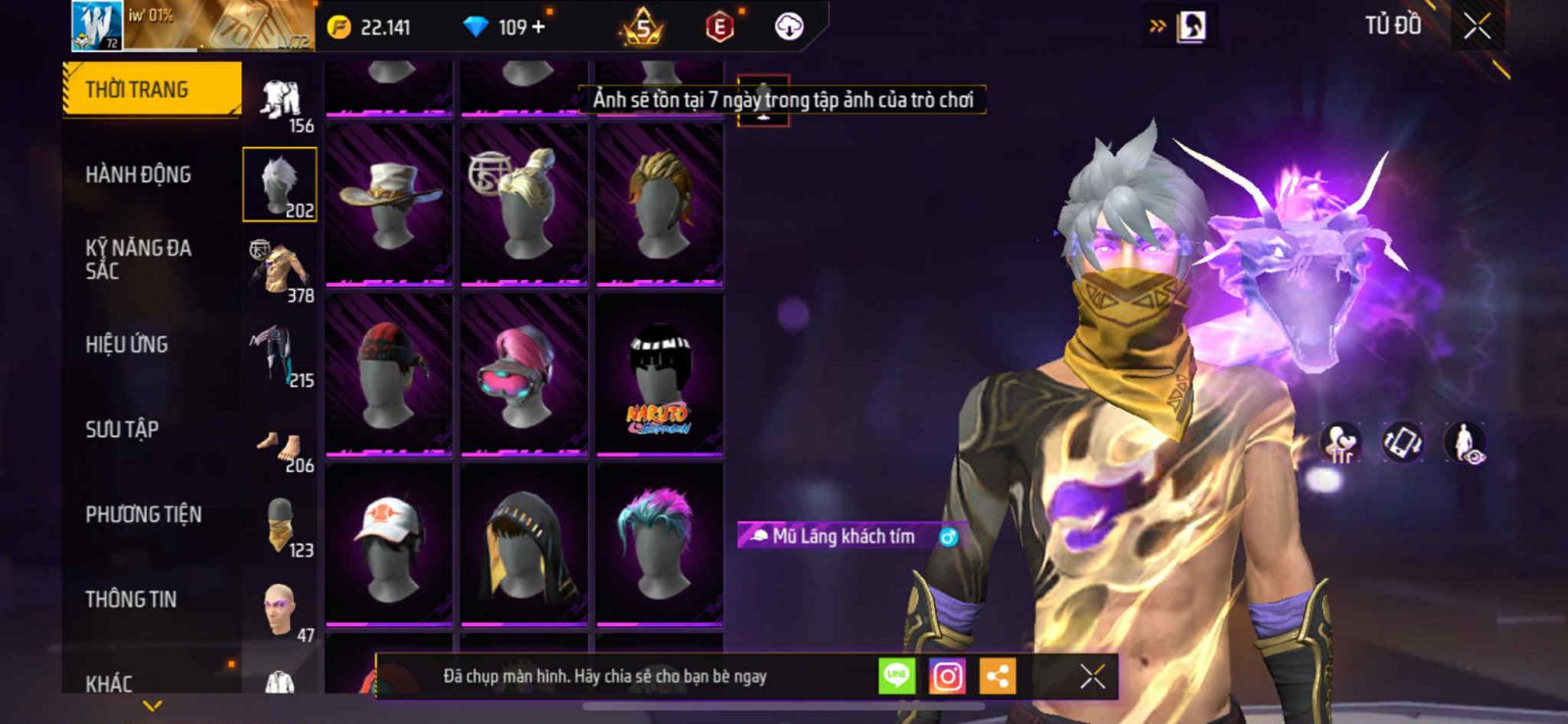Open the PHƯƠNG TIỆN tab
This screenshot has width=1568, height=724.
click(x=143, y=514)
